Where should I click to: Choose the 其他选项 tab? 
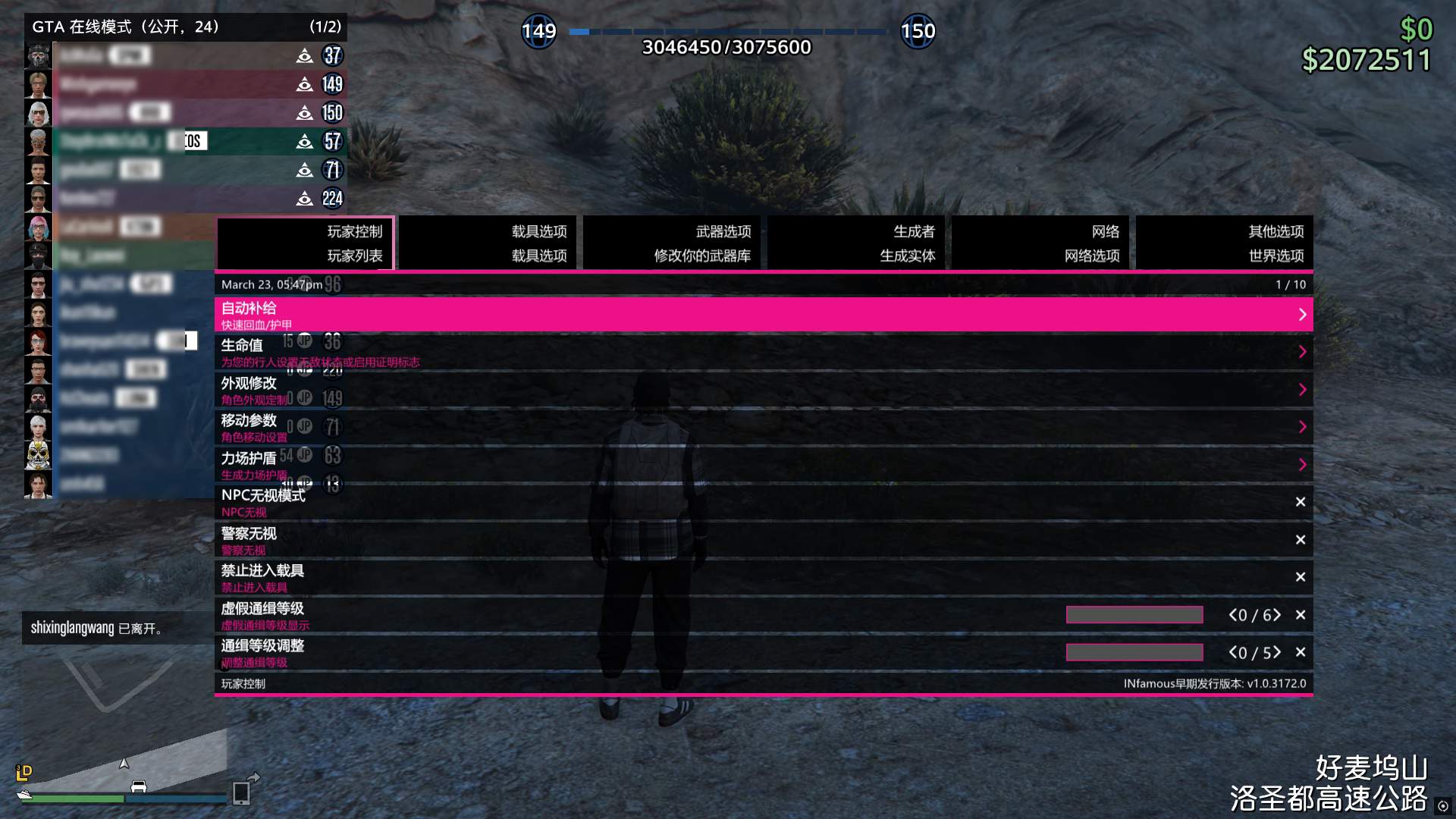pos(1225,243)
